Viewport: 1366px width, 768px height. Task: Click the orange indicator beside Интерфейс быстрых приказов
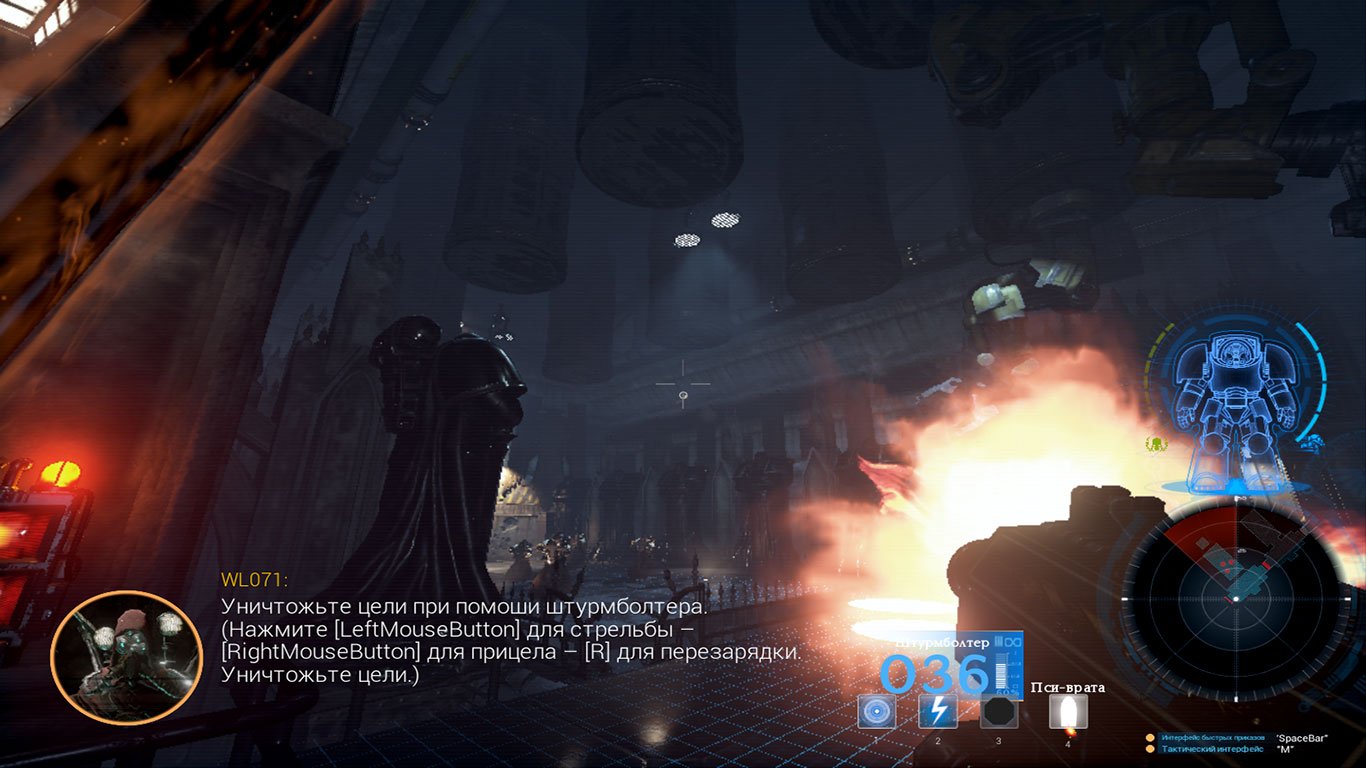[x=1148, y=738]
